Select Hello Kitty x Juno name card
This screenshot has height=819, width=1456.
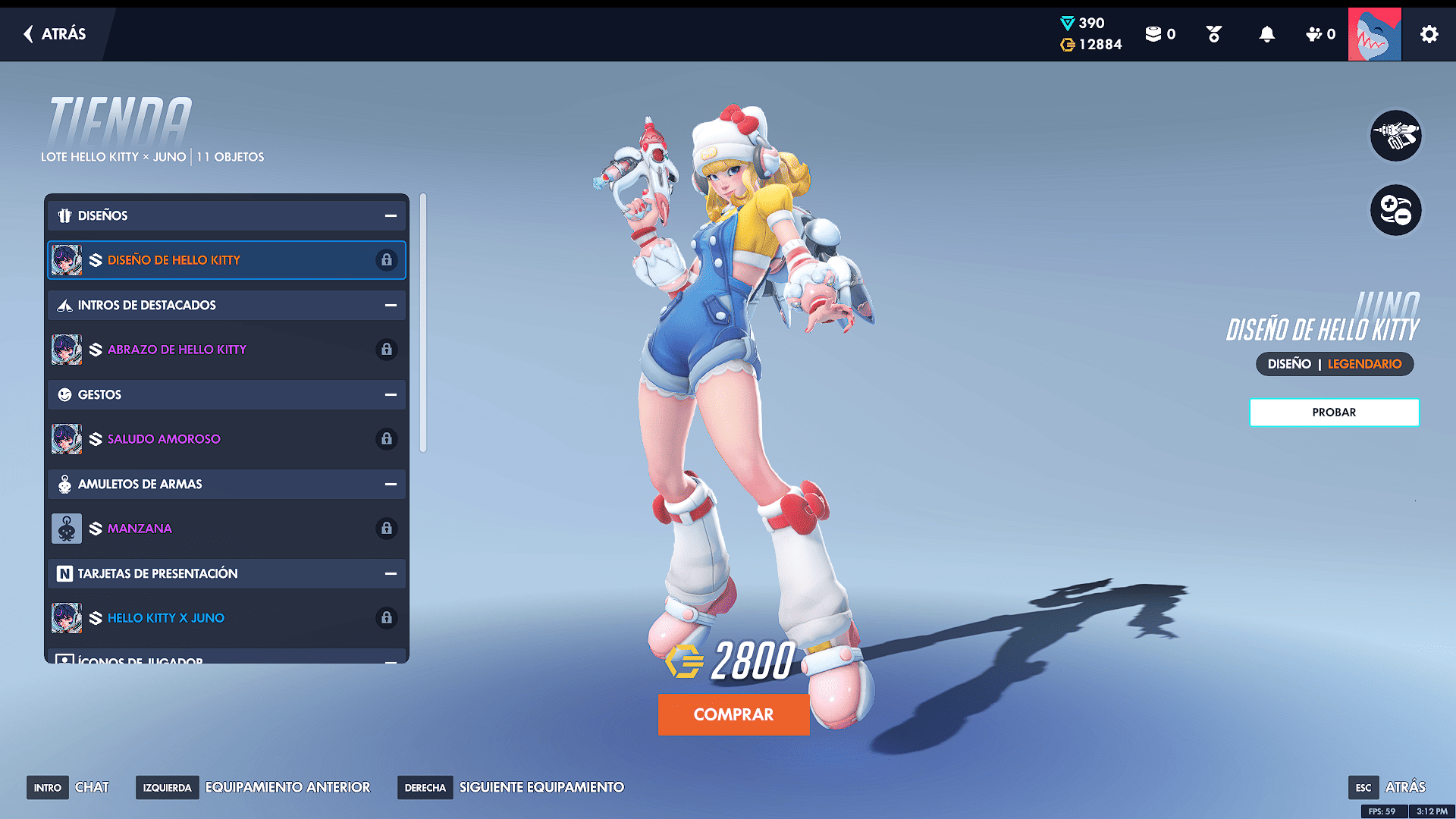point(226,618)
